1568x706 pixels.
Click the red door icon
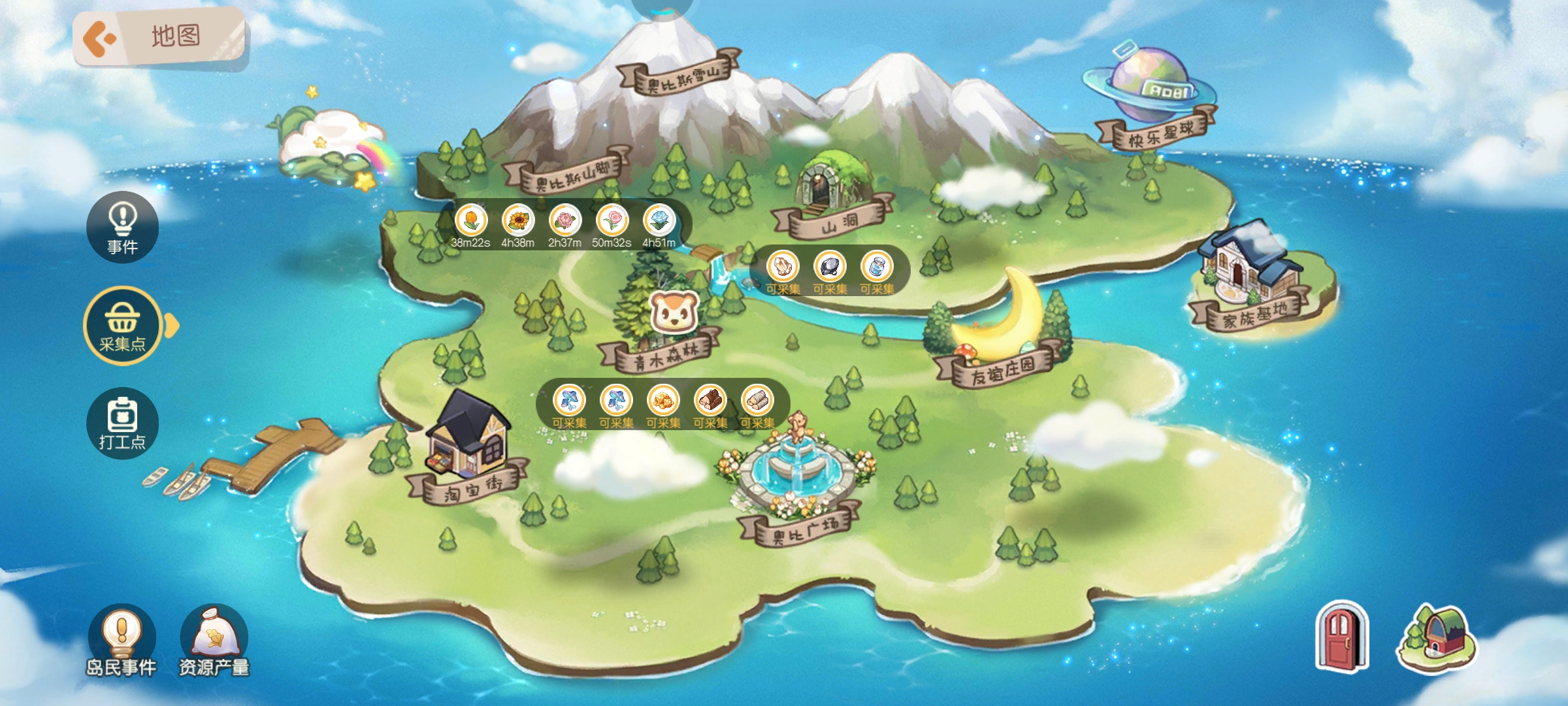pos(1341,637)
